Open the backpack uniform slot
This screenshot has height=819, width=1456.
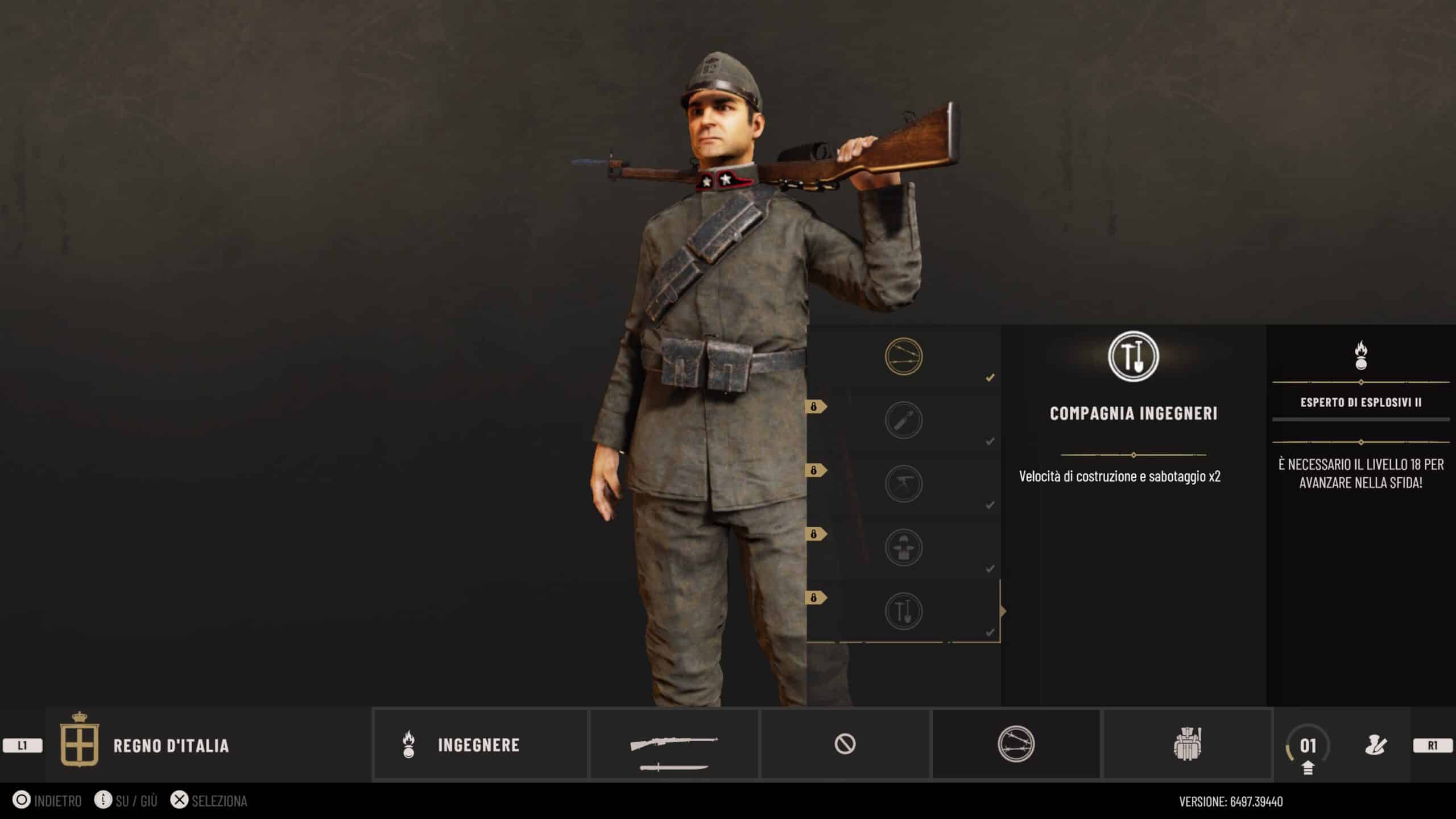[1187, 744]
